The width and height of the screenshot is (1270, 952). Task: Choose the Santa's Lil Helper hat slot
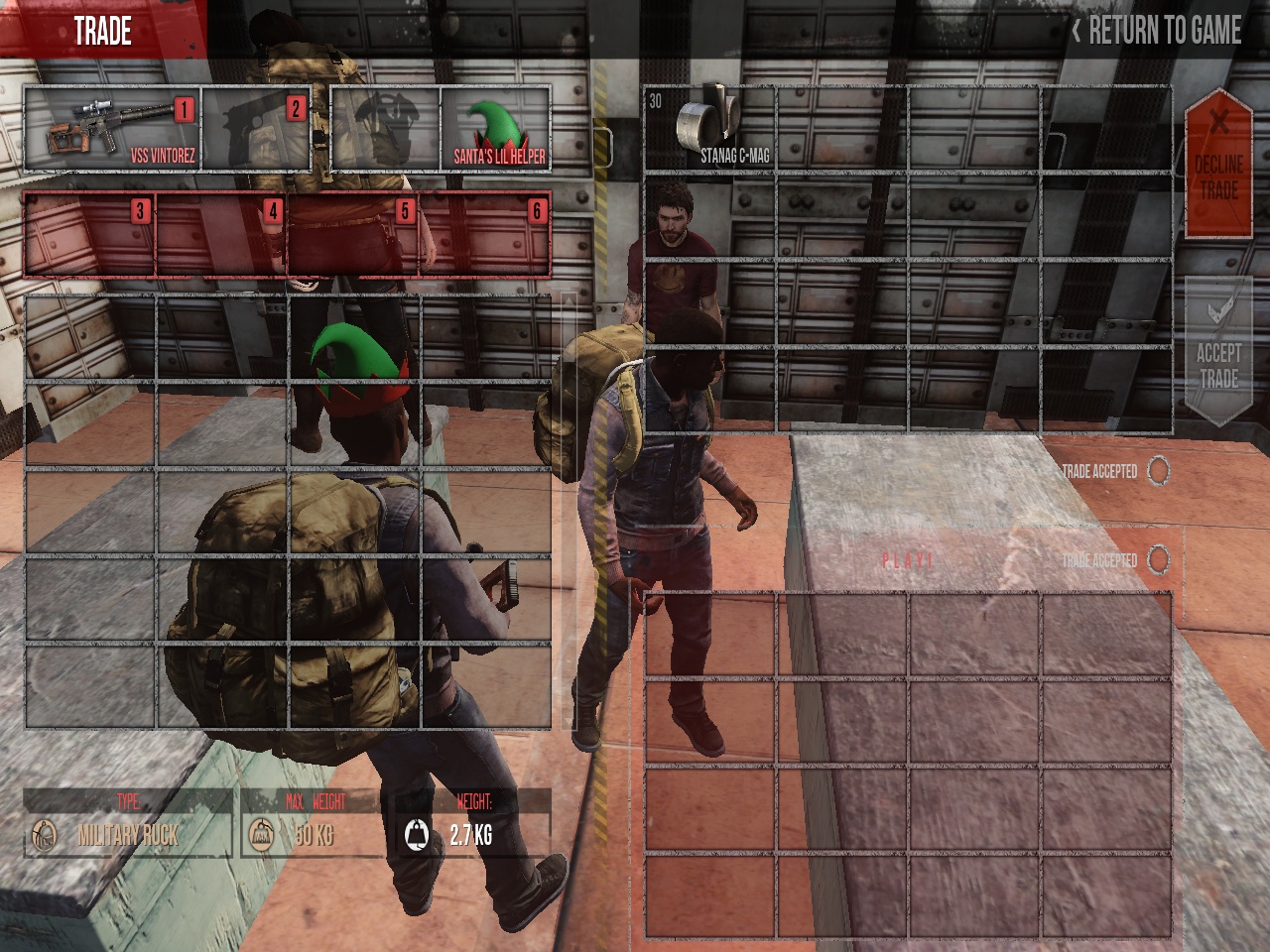coord(494,129)
